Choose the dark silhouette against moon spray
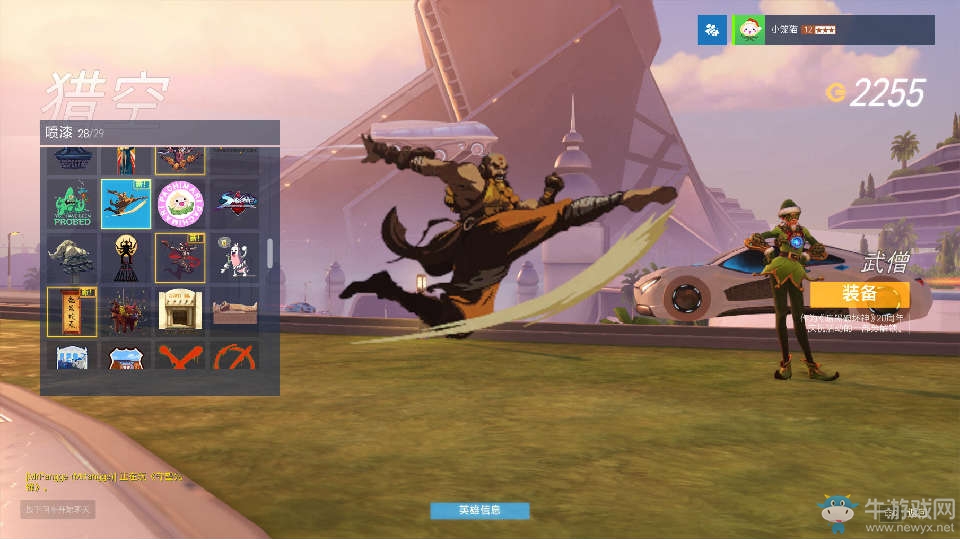 tap(126, 258)
